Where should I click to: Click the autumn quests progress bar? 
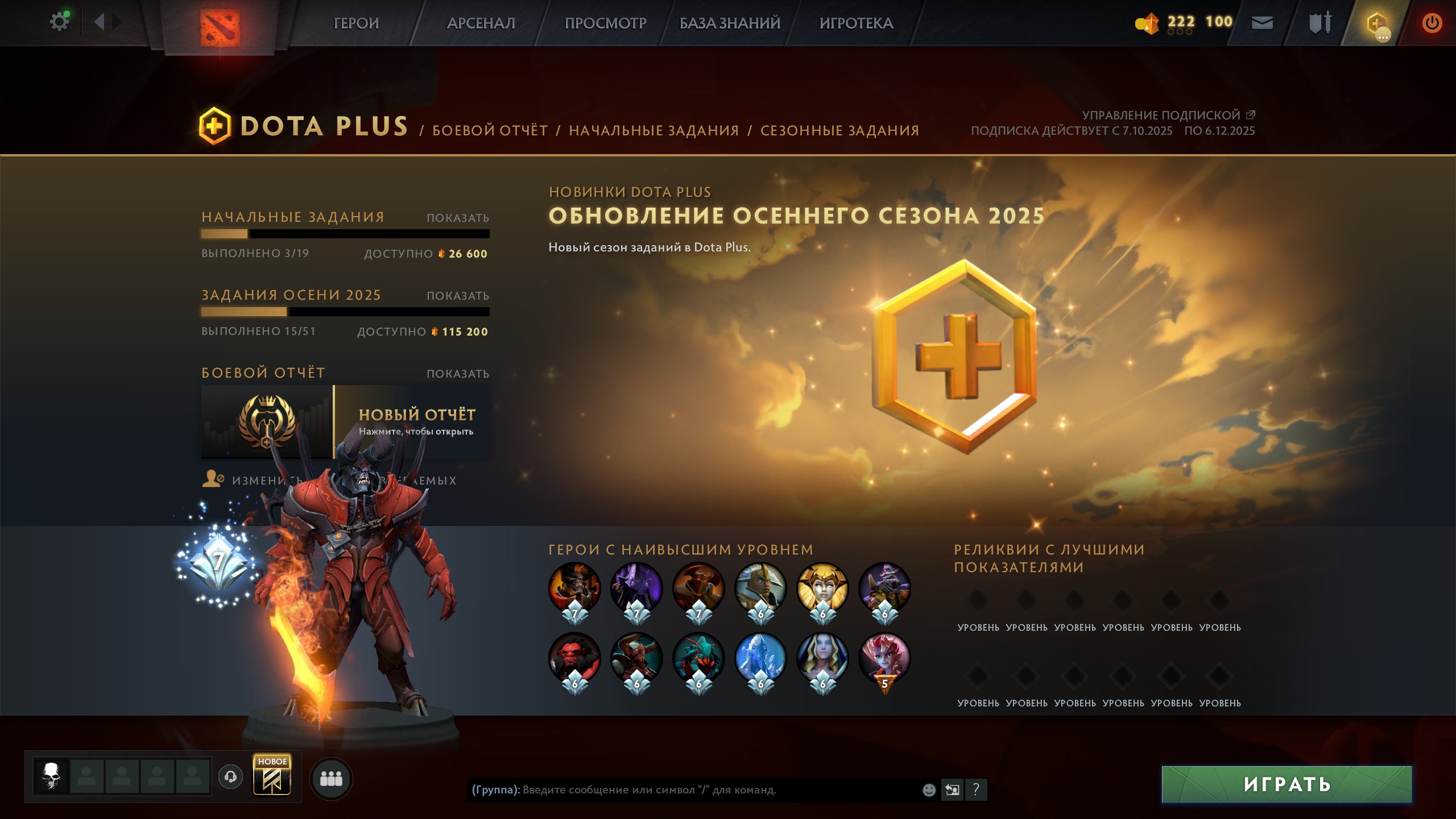(x=345, y=312)
